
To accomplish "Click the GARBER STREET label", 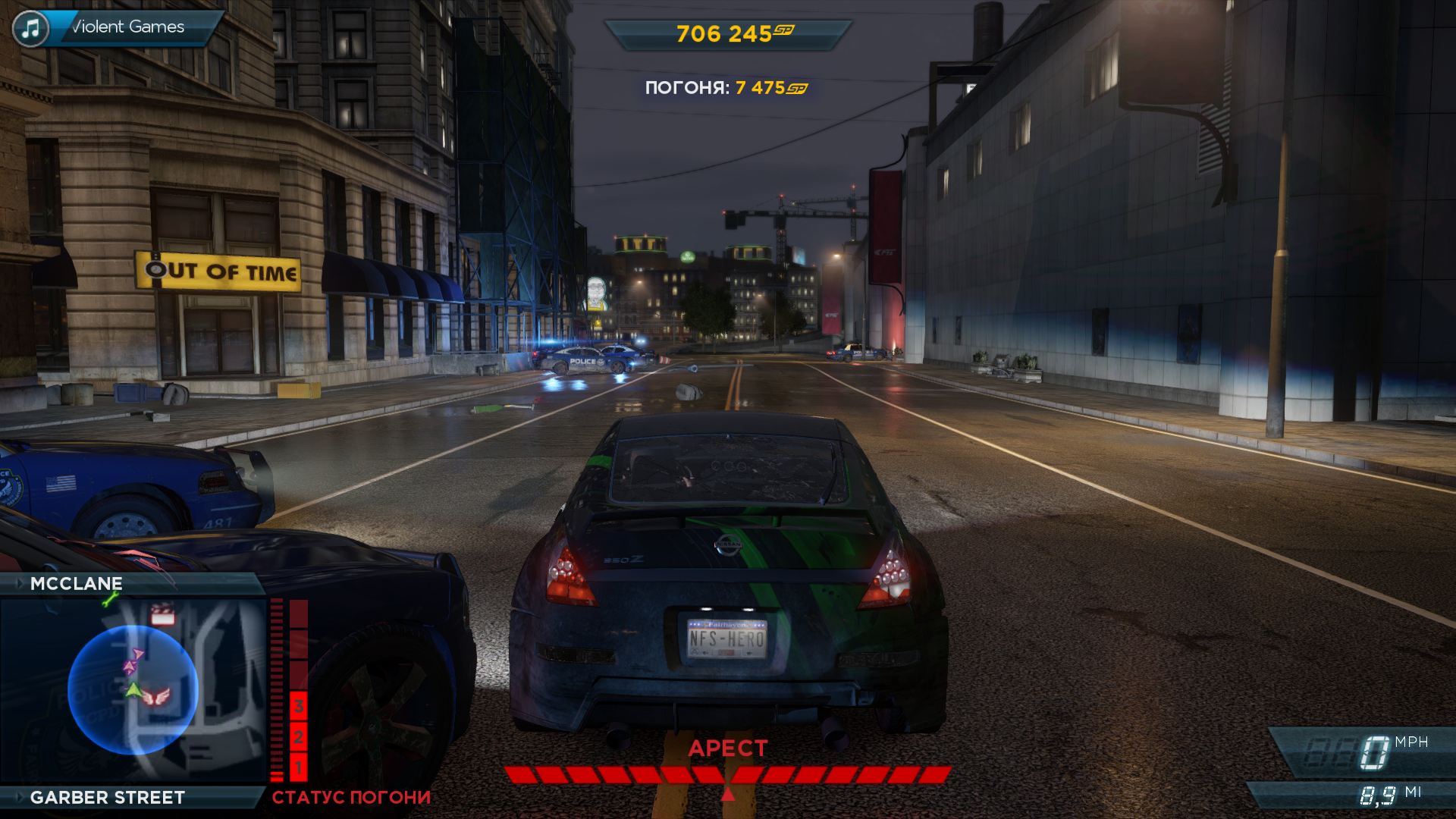I will 107,797.
